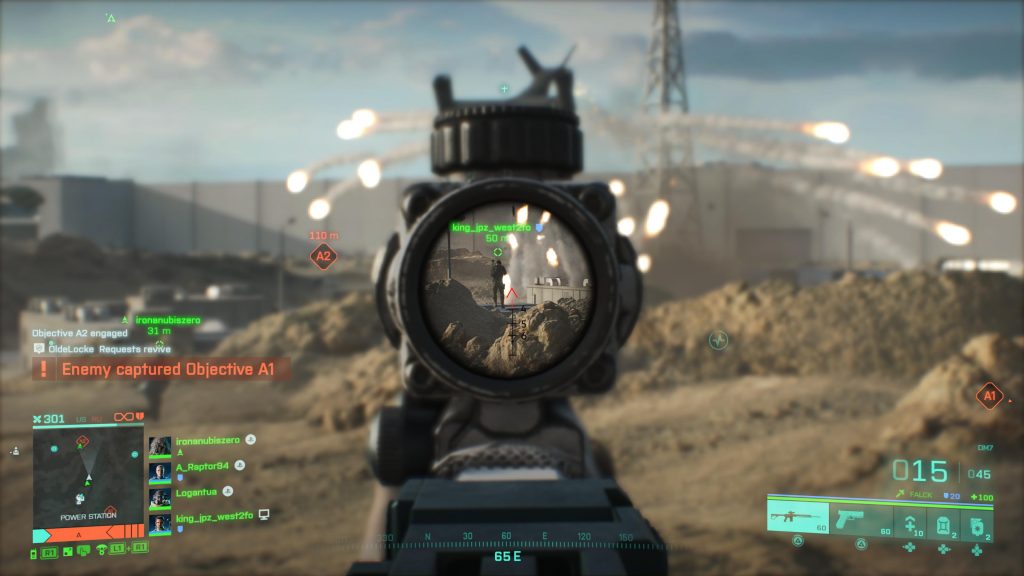This screenshot has height=576, width=1024.
Task: Click the sector A capture progress bar
Action: [88, 534]
